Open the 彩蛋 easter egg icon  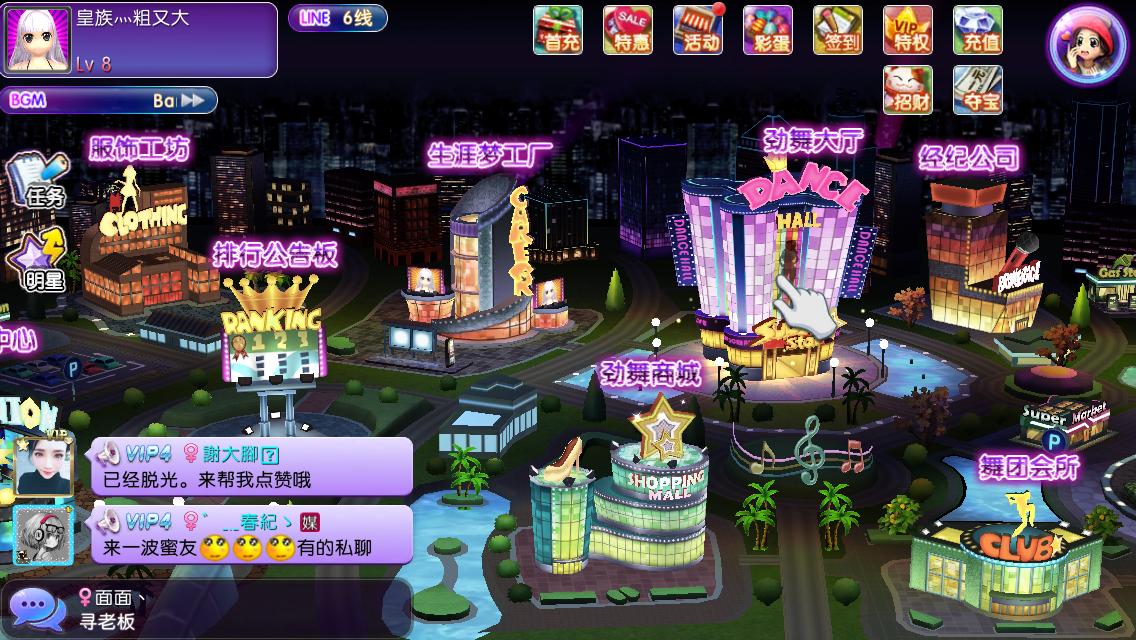pos(767,29)
